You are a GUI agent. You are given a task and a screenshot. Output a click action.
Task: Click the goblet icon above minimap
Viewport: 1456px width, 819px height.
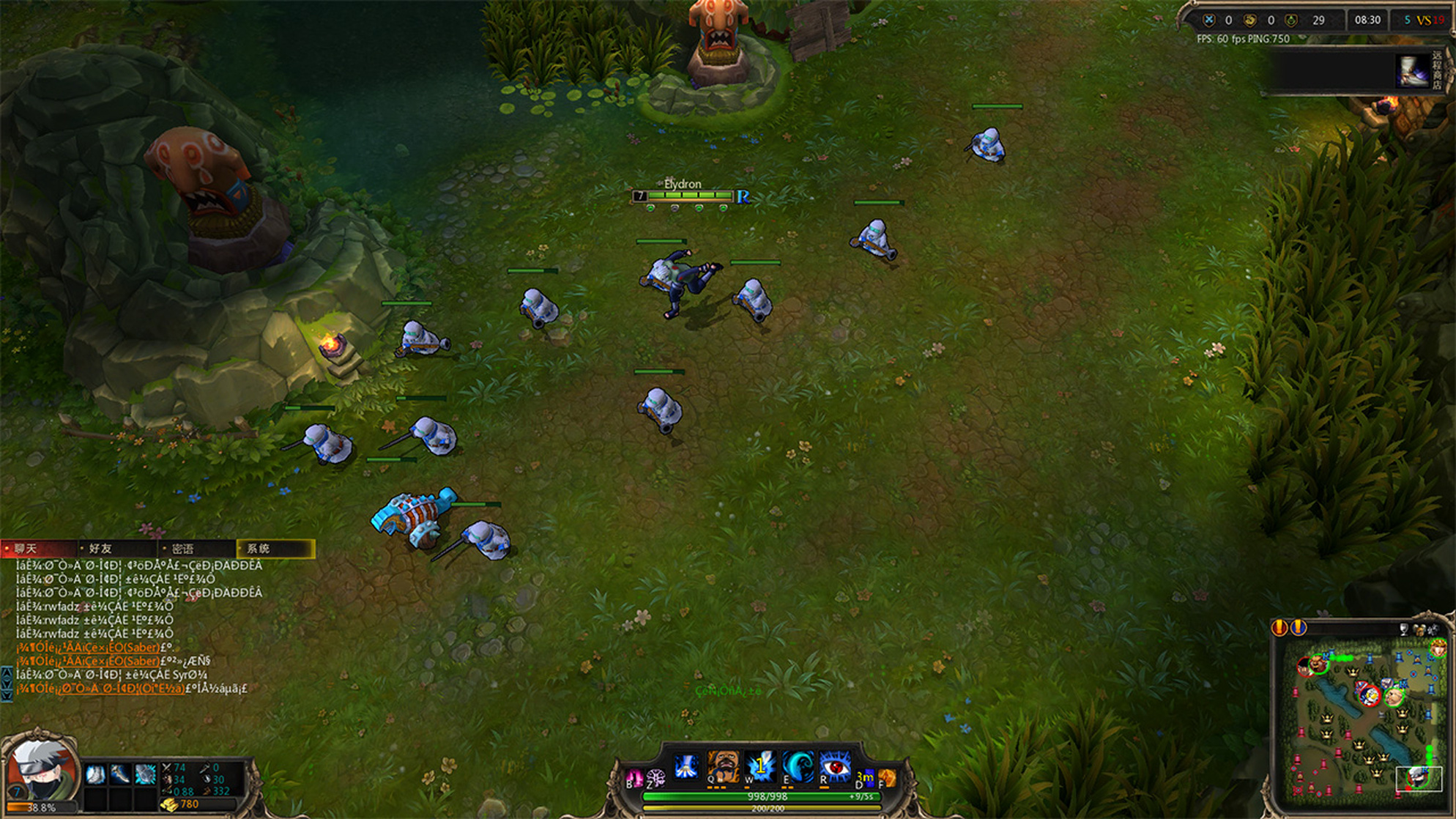click(x=1403, y=629)
